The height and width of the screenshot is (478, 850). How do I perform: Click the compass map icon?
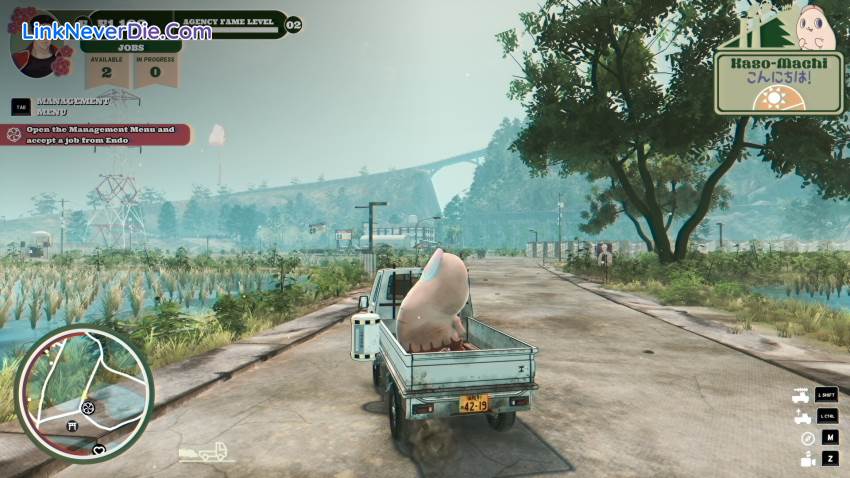click(x=807, y=438)
